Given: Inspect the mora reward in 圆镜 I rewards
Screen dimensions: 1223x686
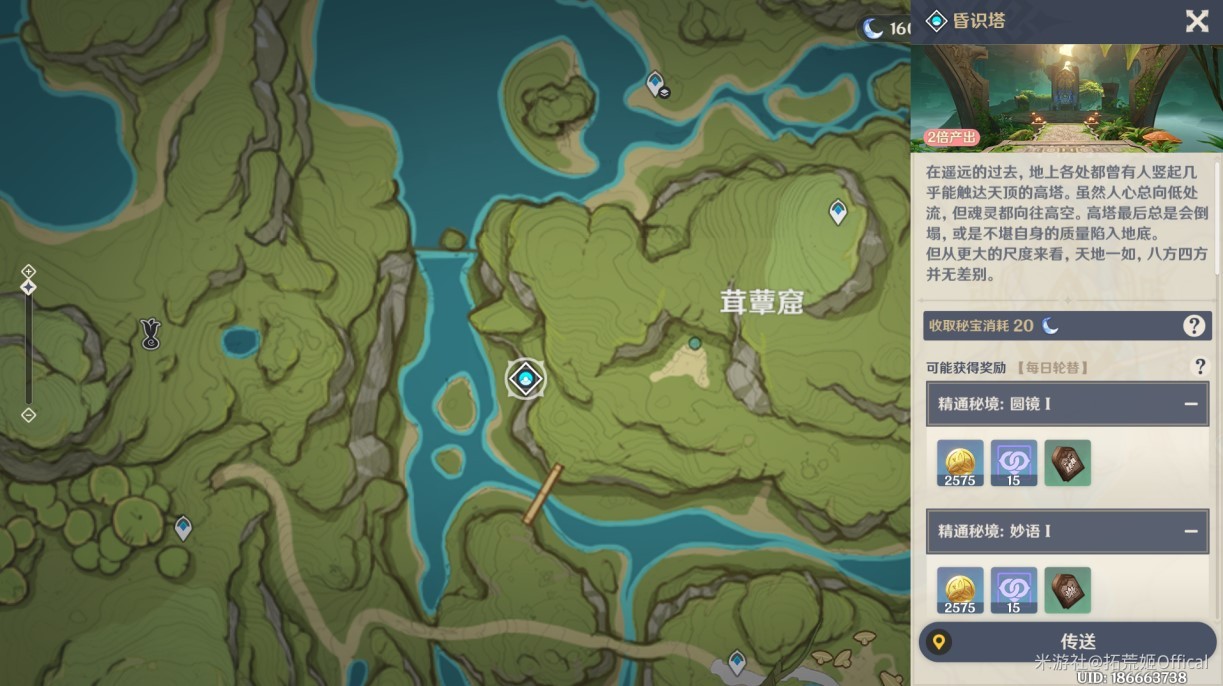Looking at the screenshot, I should [x=960, y=463].
